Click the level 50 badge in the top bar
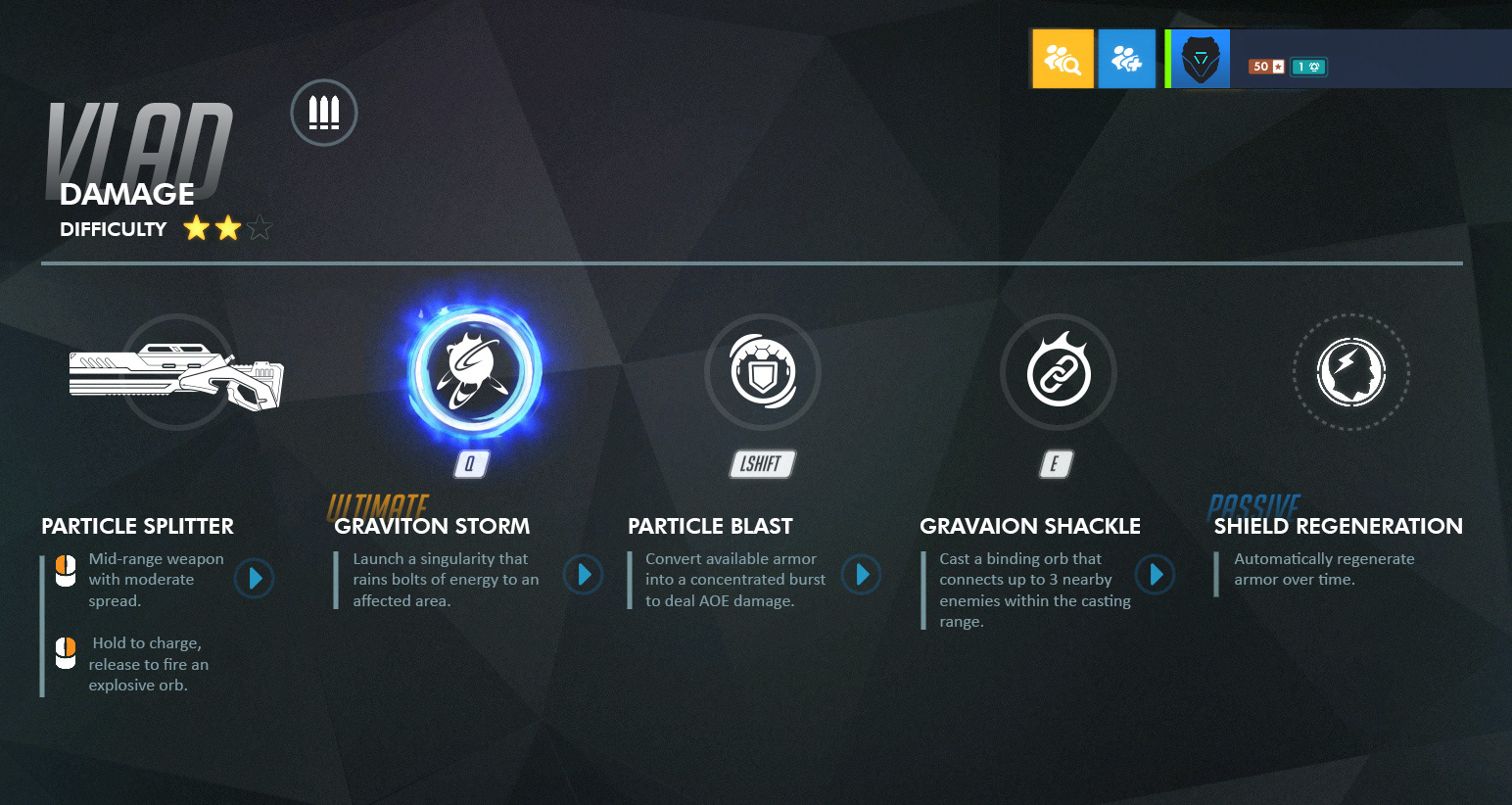Screen dimensions: 1512x805 [1267, 66]
